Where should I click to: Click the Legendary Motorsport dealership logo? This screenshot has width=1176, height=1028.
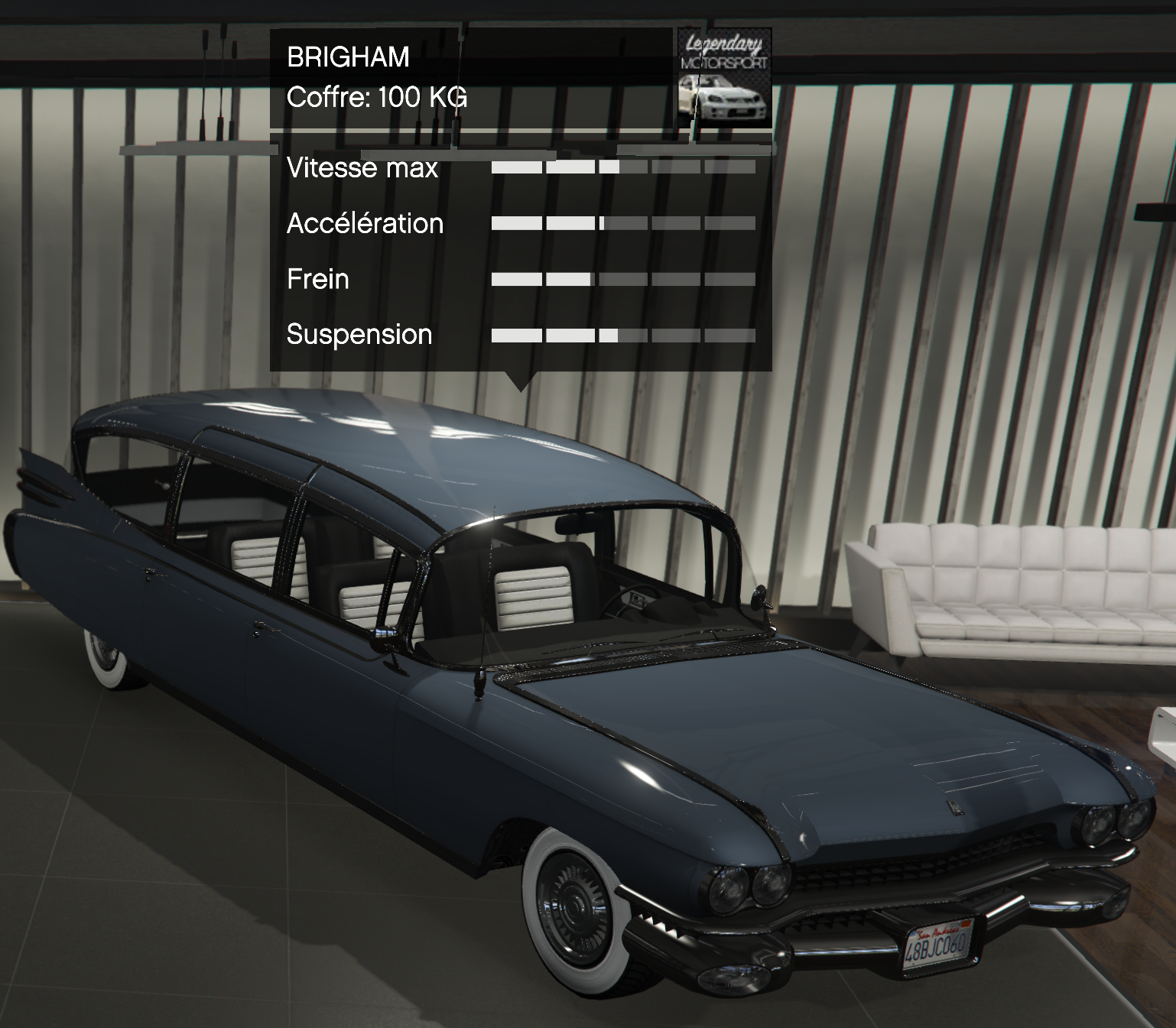[723, 78]
